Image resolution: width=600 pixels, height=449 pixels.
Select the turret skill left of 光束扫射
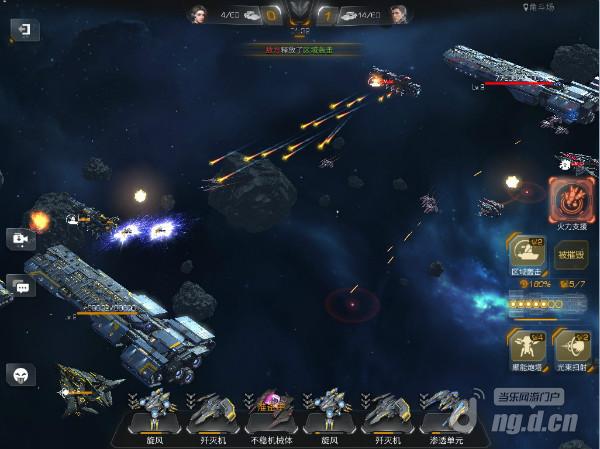click(526, 349)
